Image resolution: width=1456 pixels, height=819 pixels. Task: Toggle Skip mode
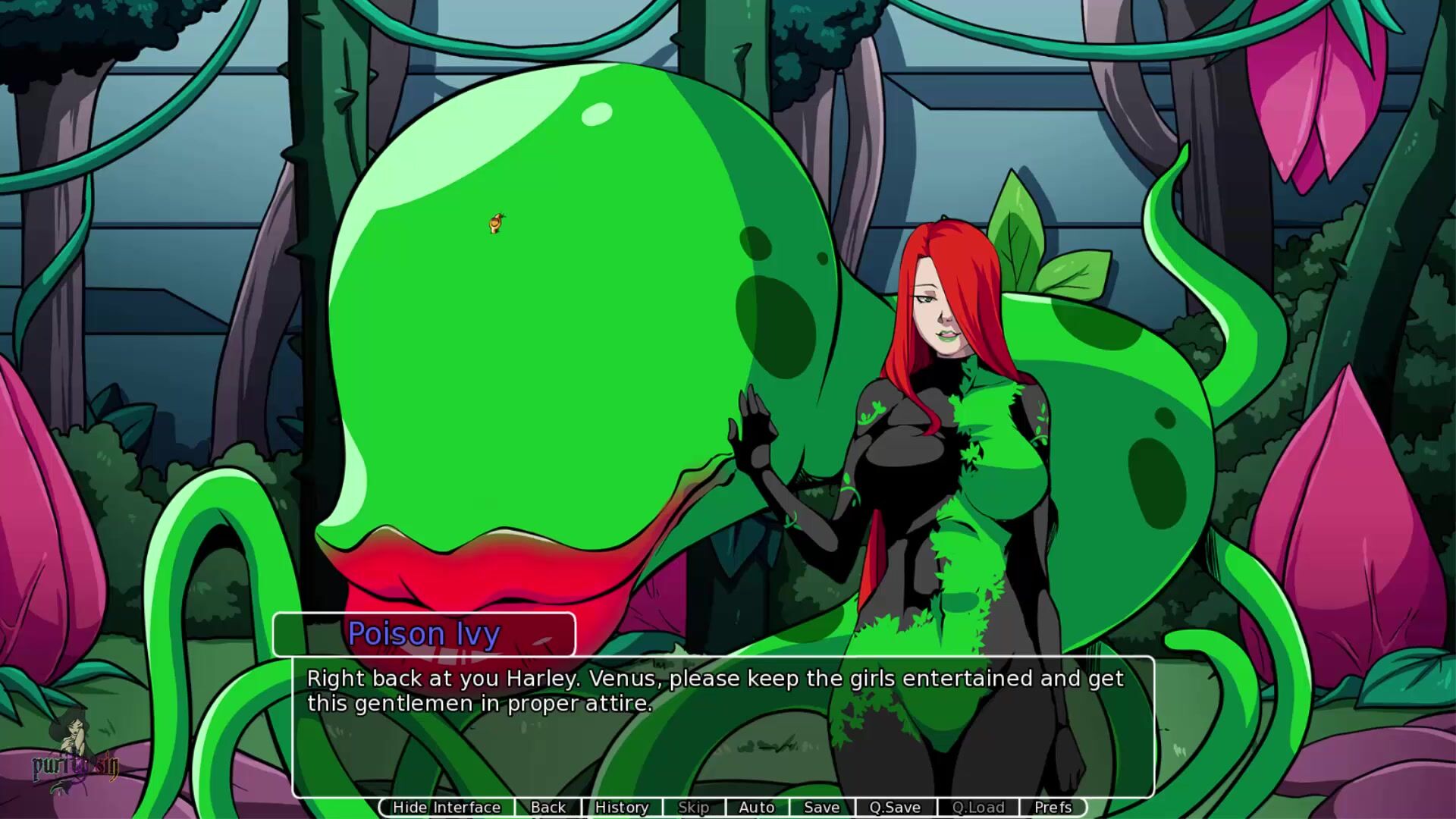(693, 808)
